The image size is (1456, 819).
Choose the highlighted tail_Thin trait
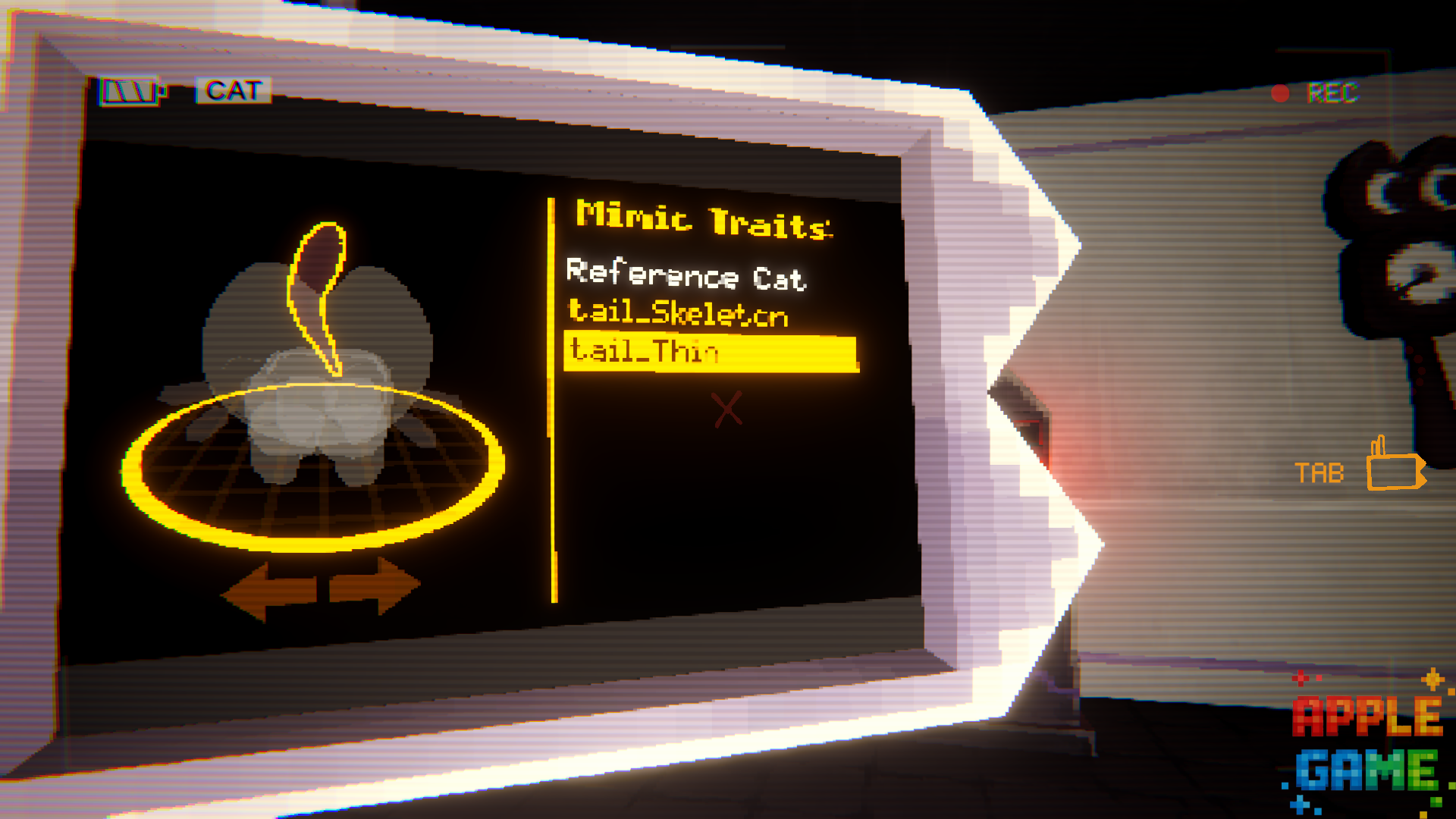click(710, 353)
